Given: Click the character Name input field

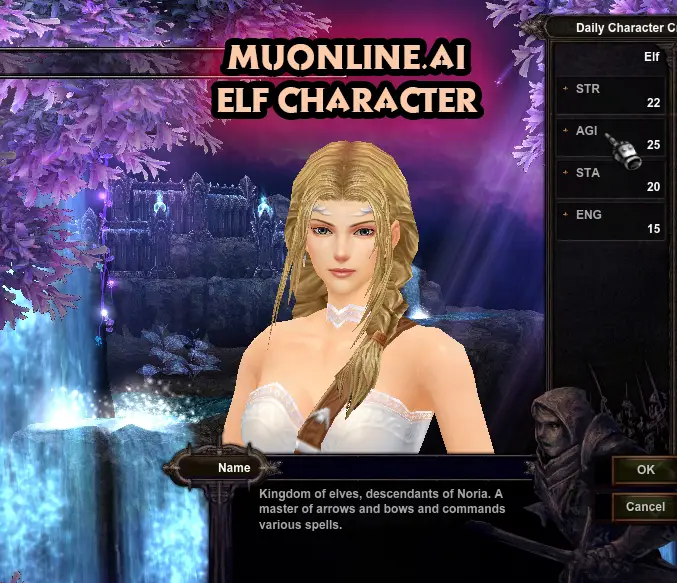Looking at the screenshot, I should [x=400, y=468].
